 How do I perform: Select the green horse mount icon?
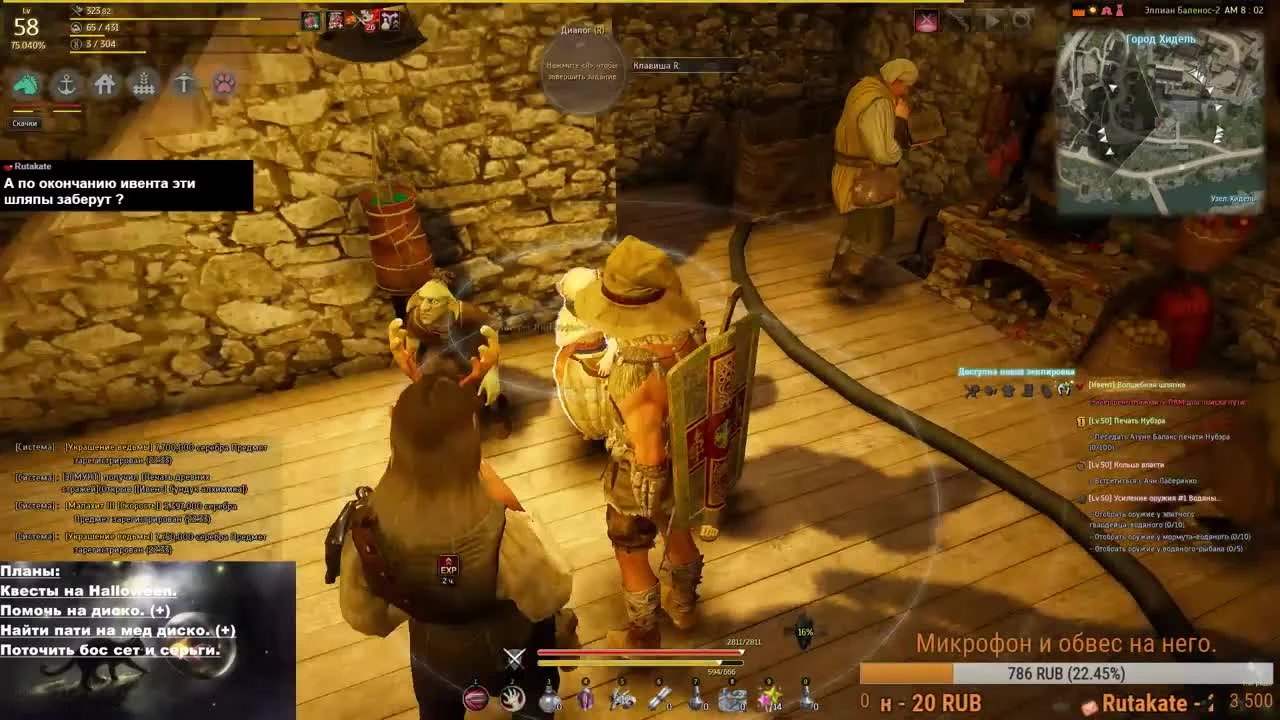27,85
